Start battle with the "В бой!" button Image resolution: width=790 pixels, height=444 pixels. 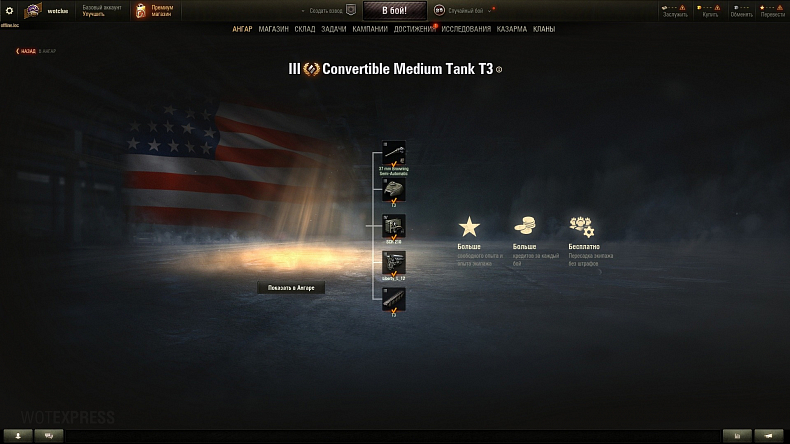tap(394, 10)
